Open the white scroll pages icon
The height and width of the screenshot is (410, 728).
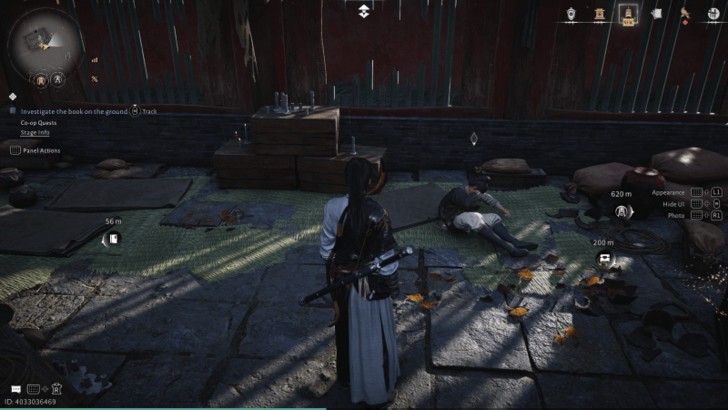tap(657, 14)
